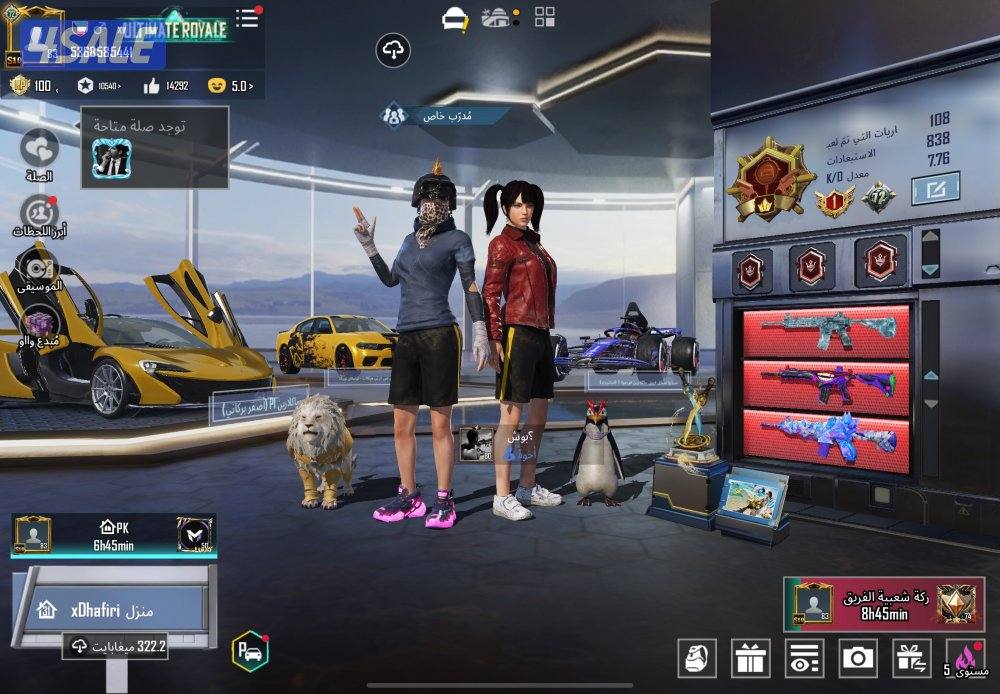This screenshot has width=1000, height=694.
Task: Click the camera screenshot button
Action: point(858,657)
